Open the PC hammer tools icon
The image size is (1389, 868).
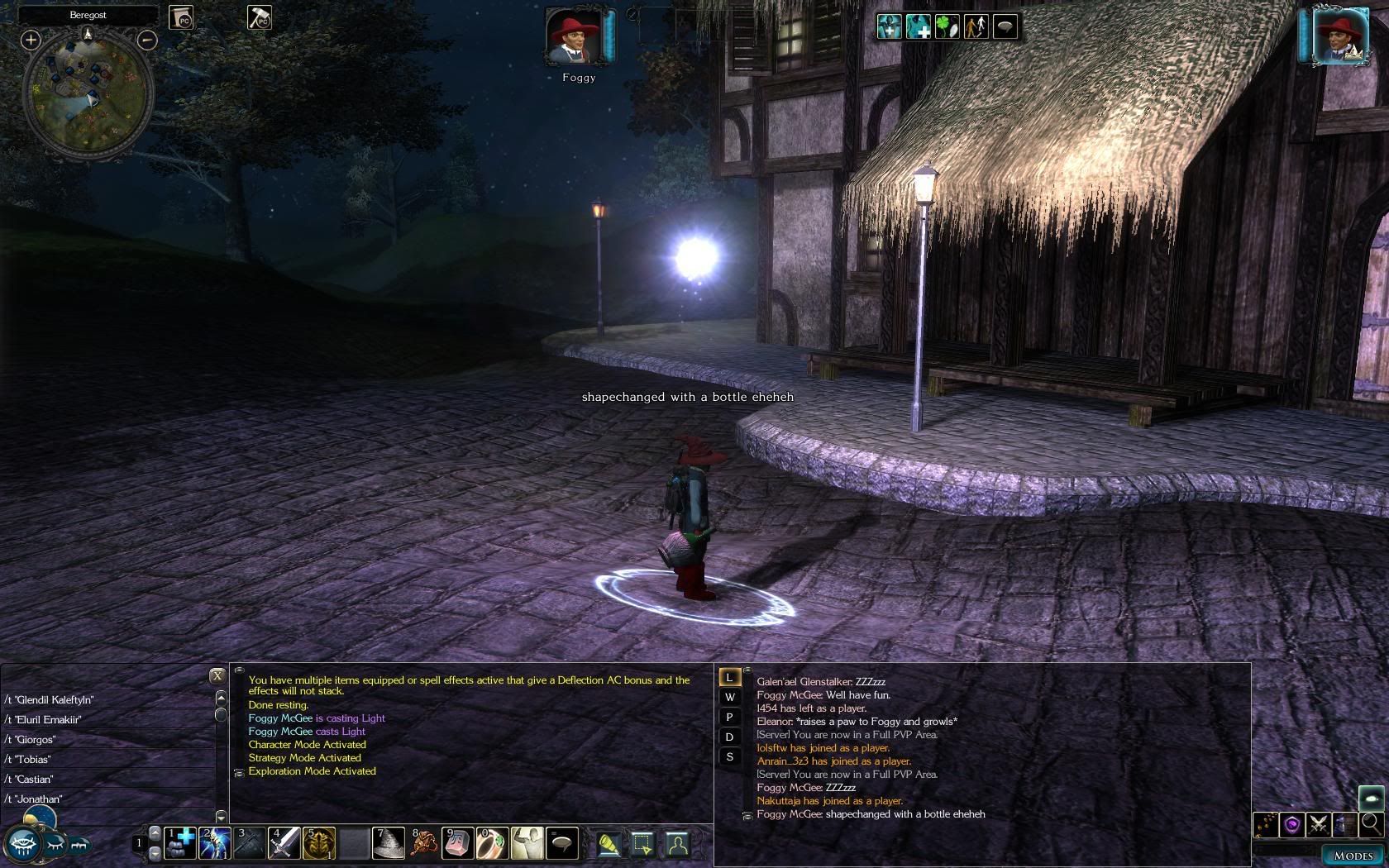pyautogui.click(x=260, y=17)
